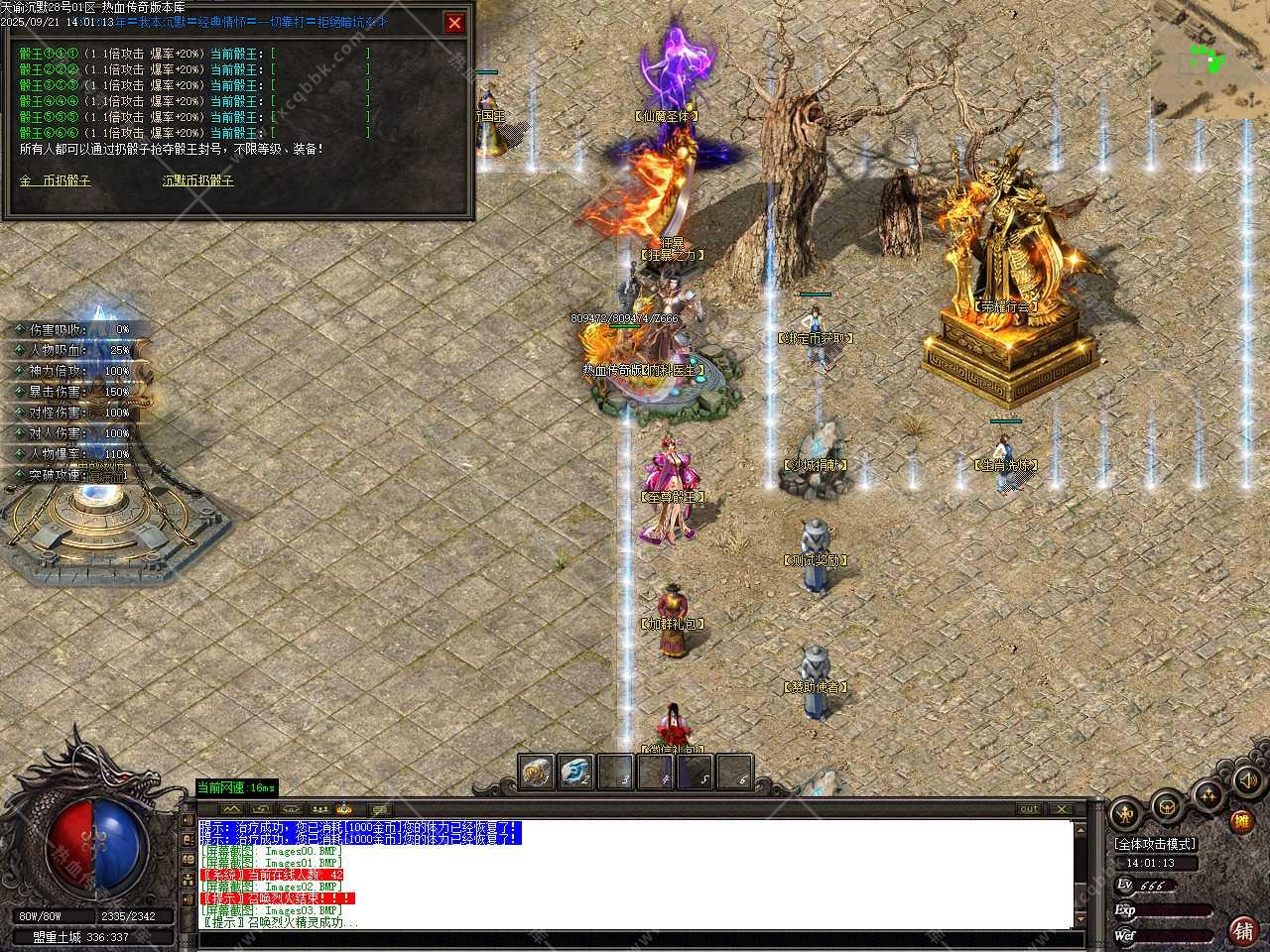Open the character status icon button
The width and height of the screenshot is (1270, 952).
pyautogui.click(x=1124, y=814)
